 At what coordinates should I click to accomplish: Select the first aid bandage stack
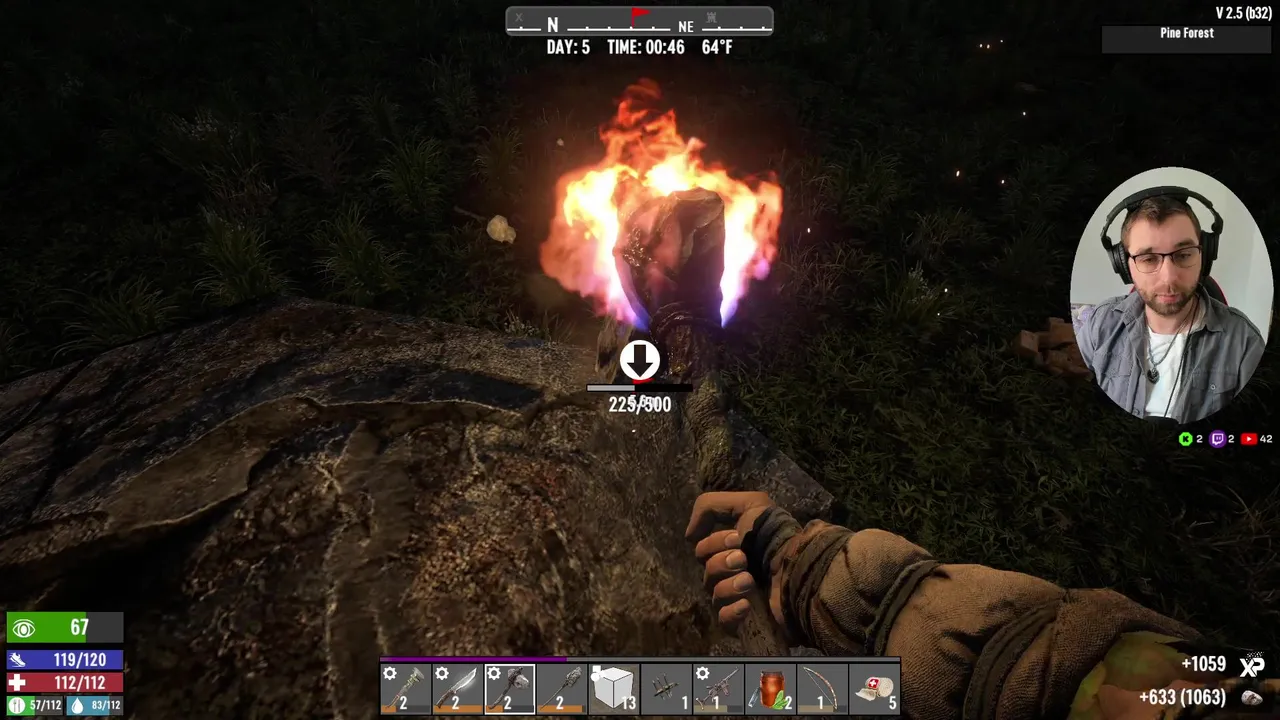coord(874,688)
